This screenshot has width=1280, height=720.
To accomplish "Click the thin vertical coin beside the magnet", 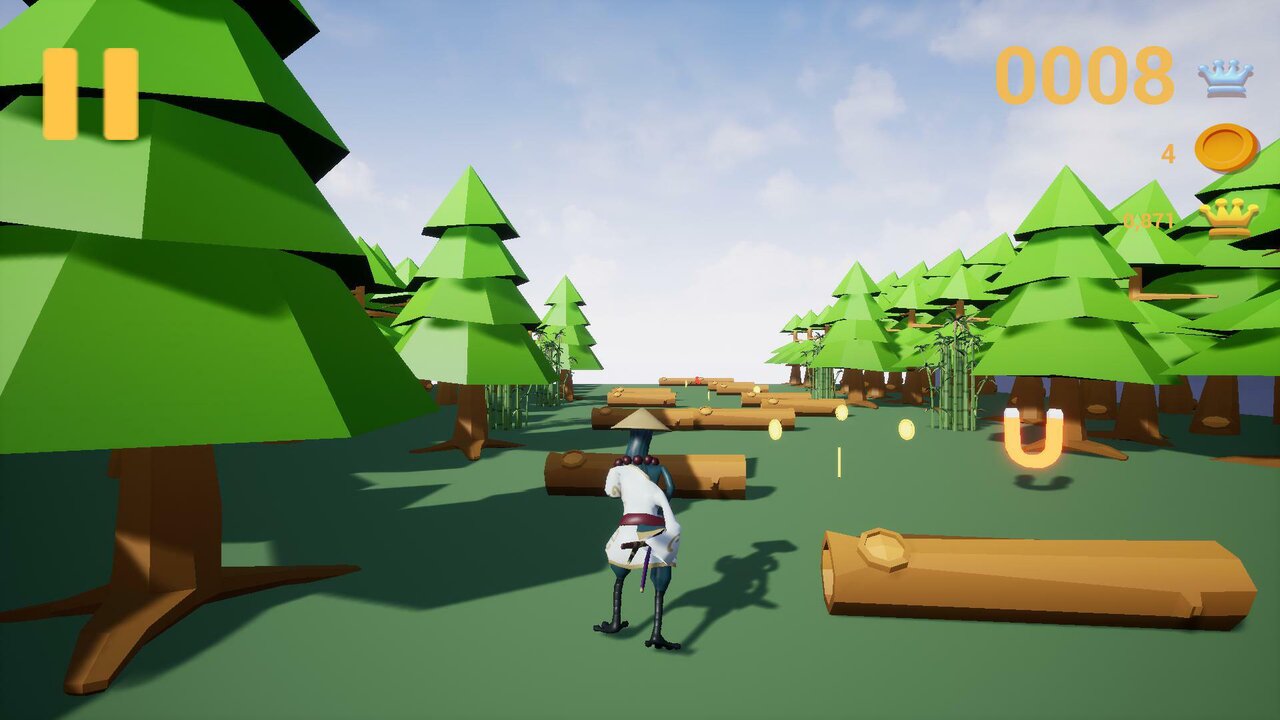I will 839,461.
